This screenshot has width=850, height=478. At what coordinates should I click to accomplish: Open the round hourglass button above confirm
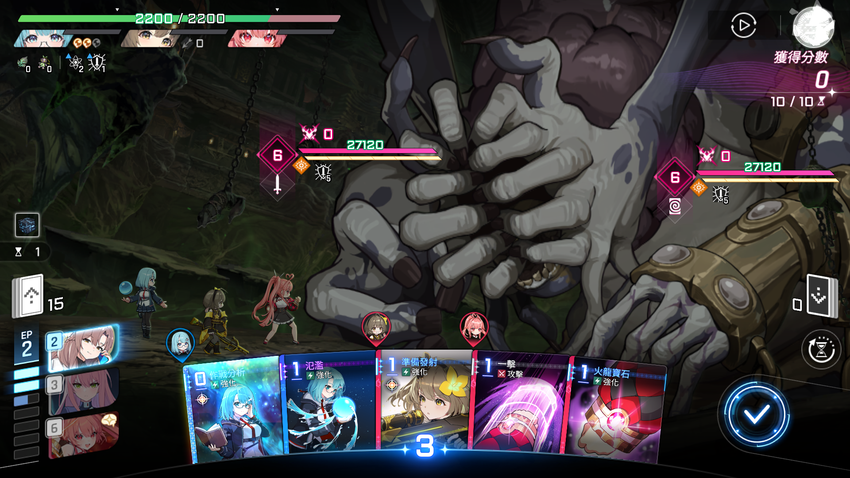point(822,350)
